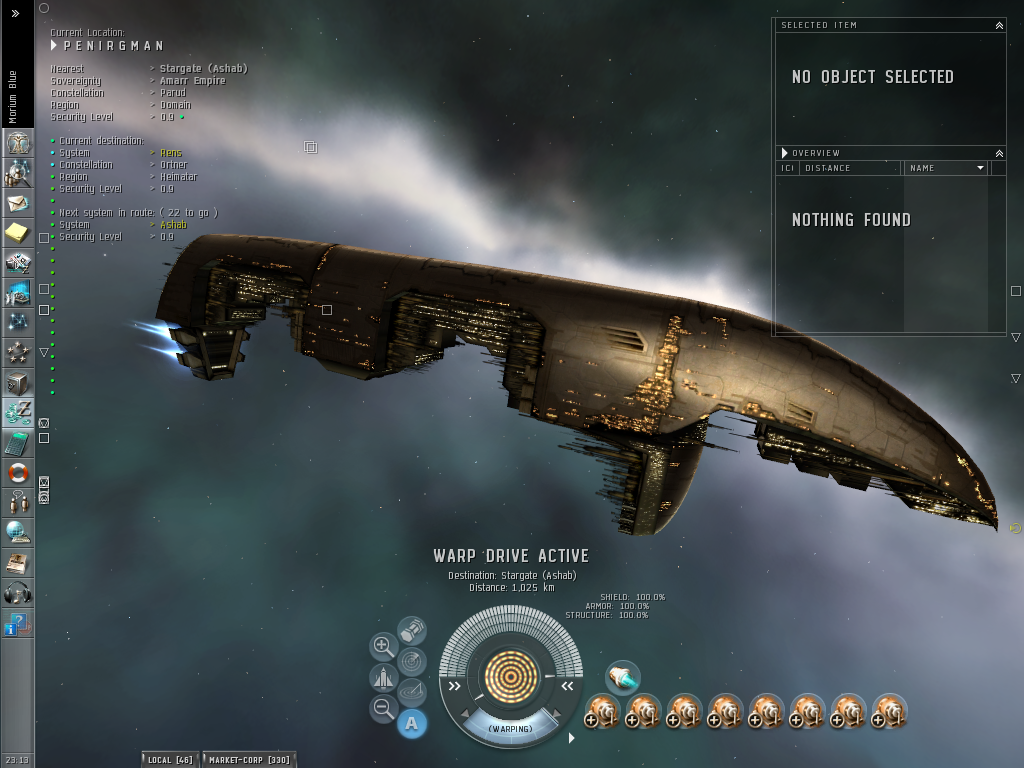This screenshot has width=1024, height=768.
Task: Activate the afterburner module with blue flame
Action: [623, 678]
